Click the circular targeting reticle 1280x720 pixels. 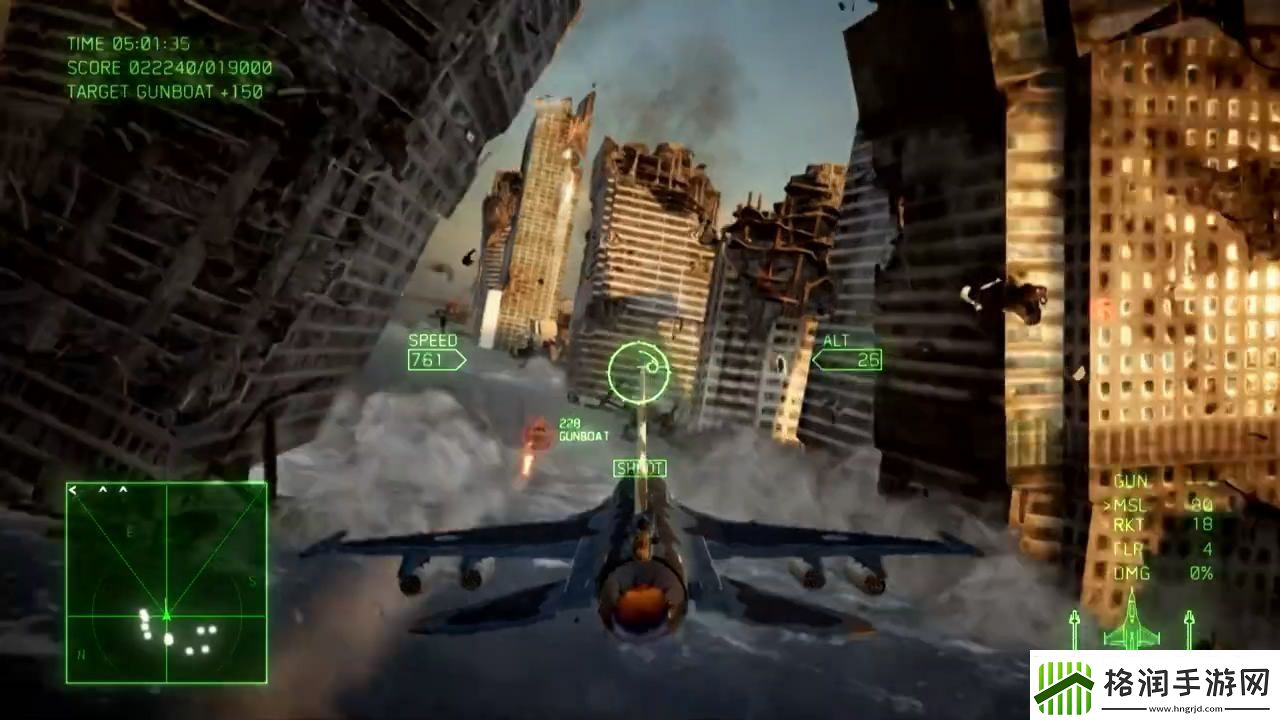pos(640,370)
